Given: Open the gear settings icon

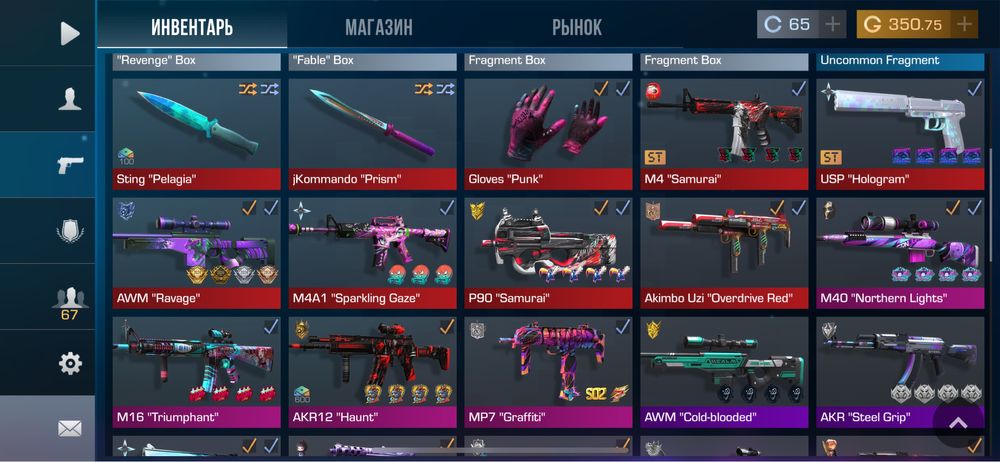Looking at the screenshot, I should pos(69,363).
